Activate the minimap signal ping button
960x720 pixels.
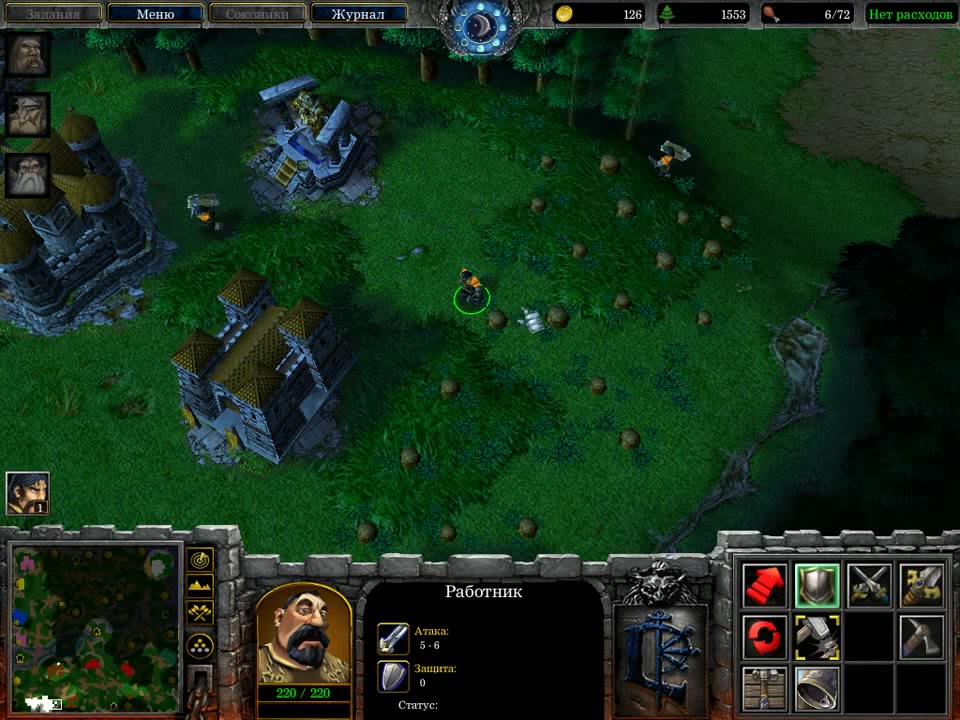[200, 560]
